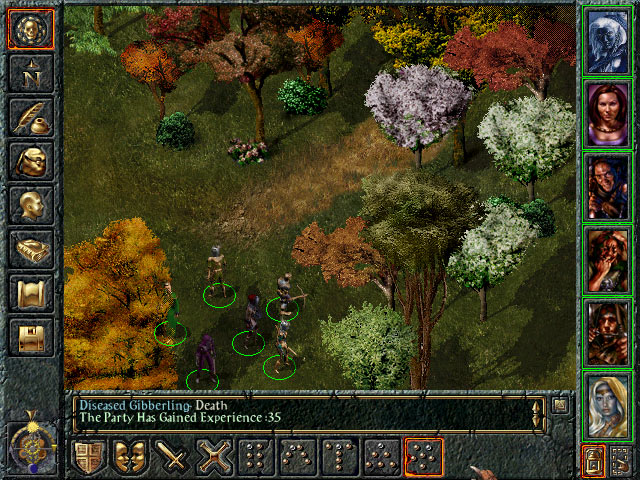Viewport: 640px width, 480px height.
Task: Expand the message log window button
Action: [561, 405]
